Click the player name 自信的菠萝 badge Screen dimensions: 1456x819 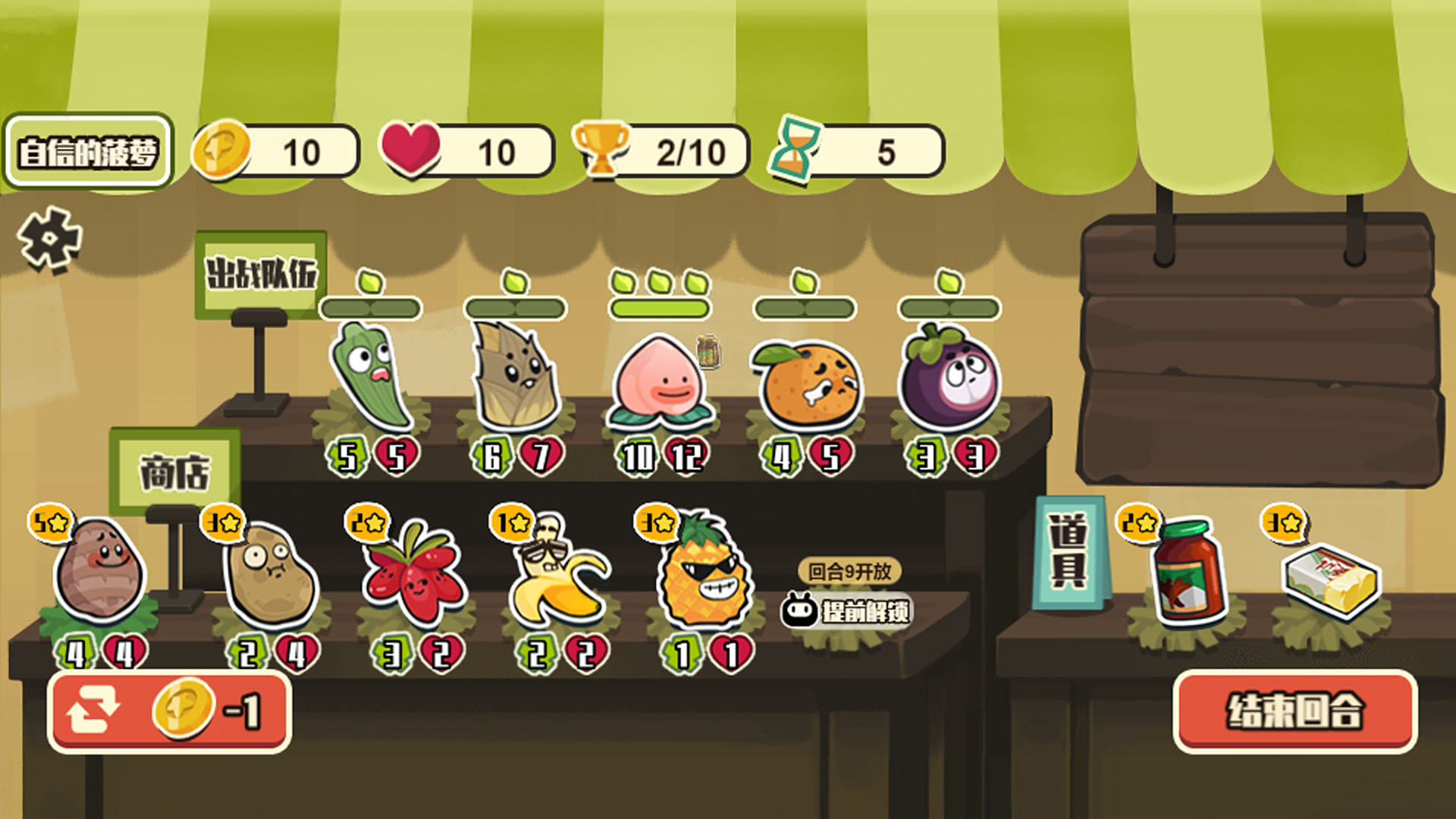[x=88, y=152]
